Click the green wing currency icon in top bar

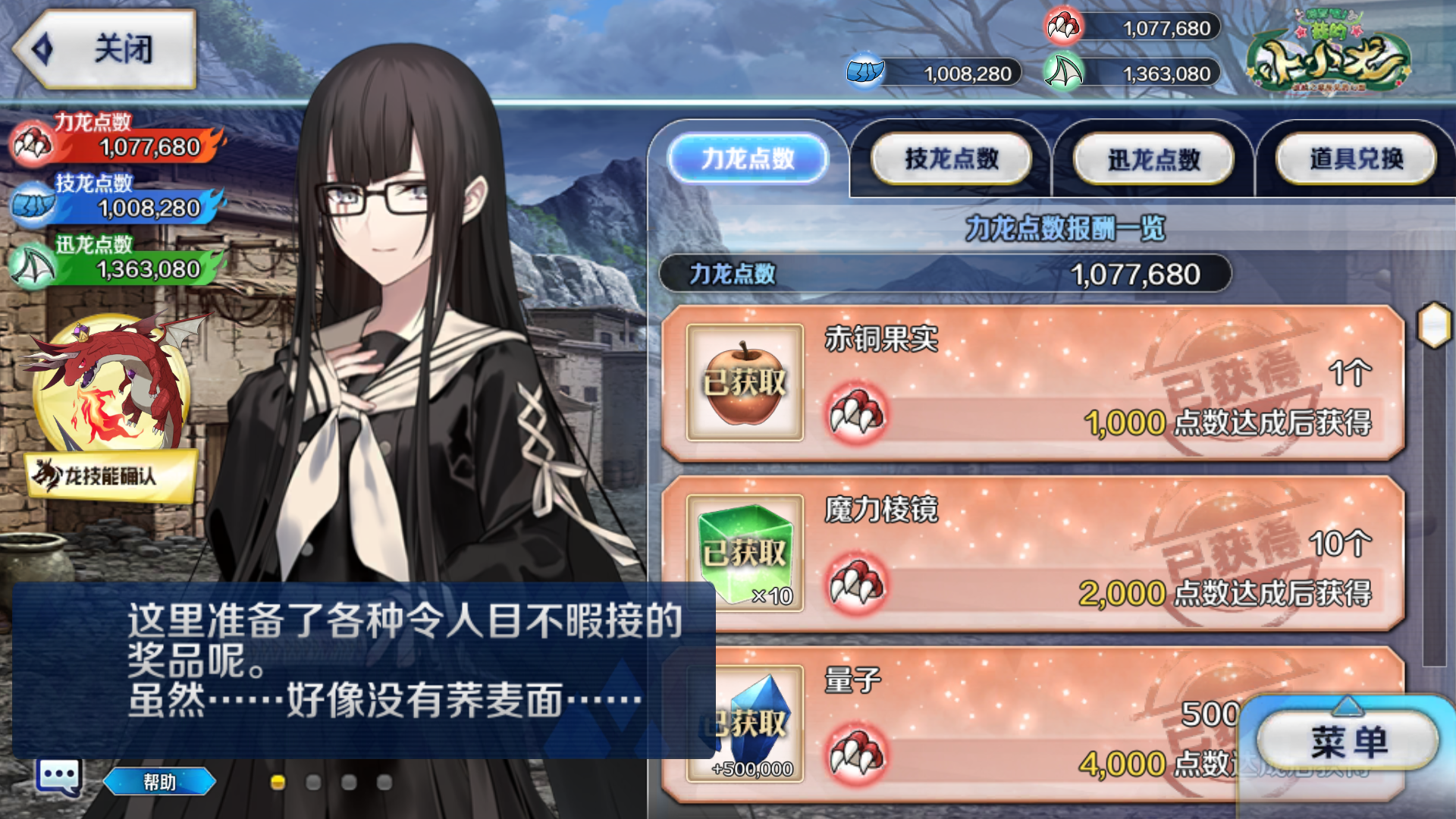click(x=1065, y=72)
